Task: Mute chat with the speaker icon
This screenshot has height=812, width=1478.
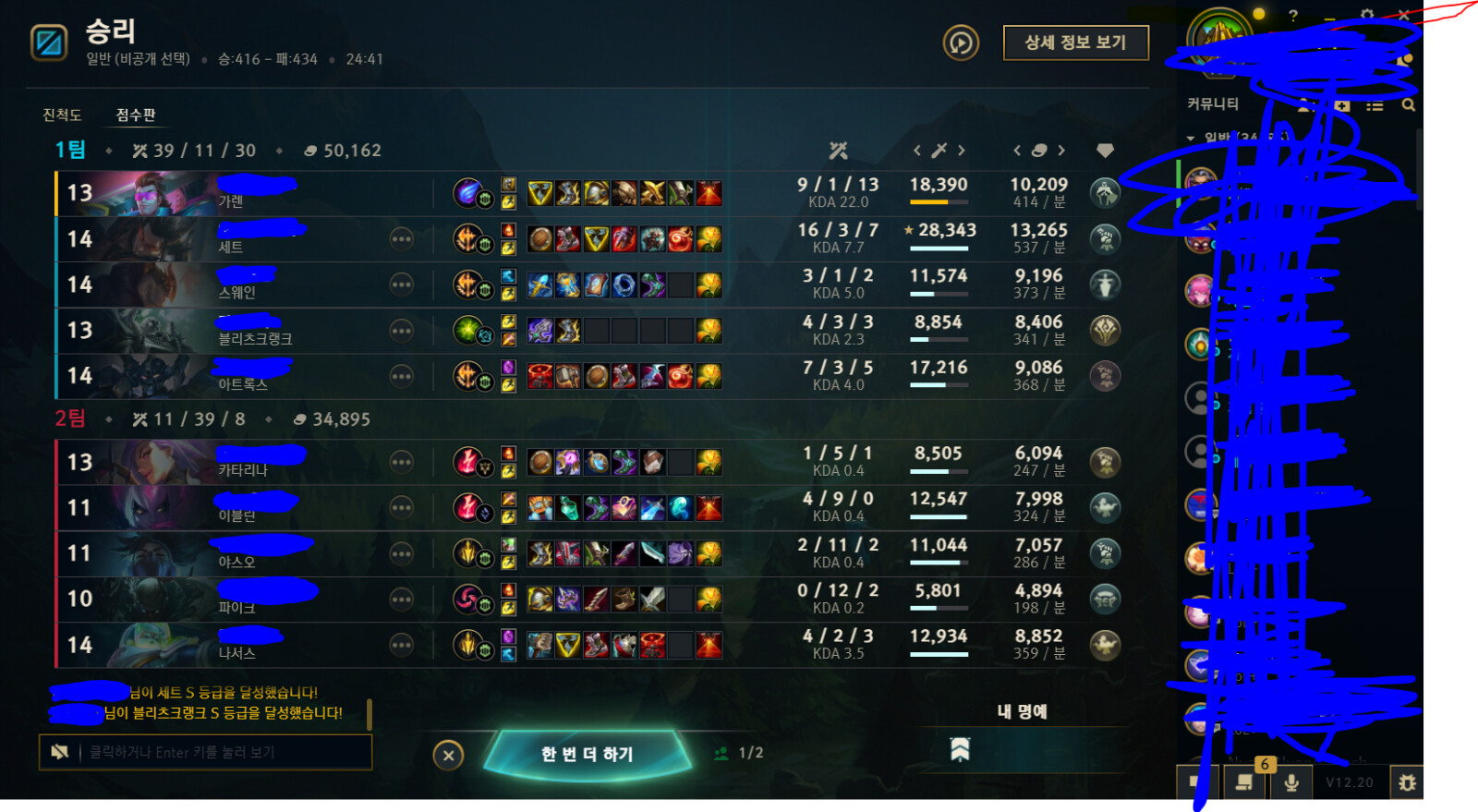Action: 57,751
